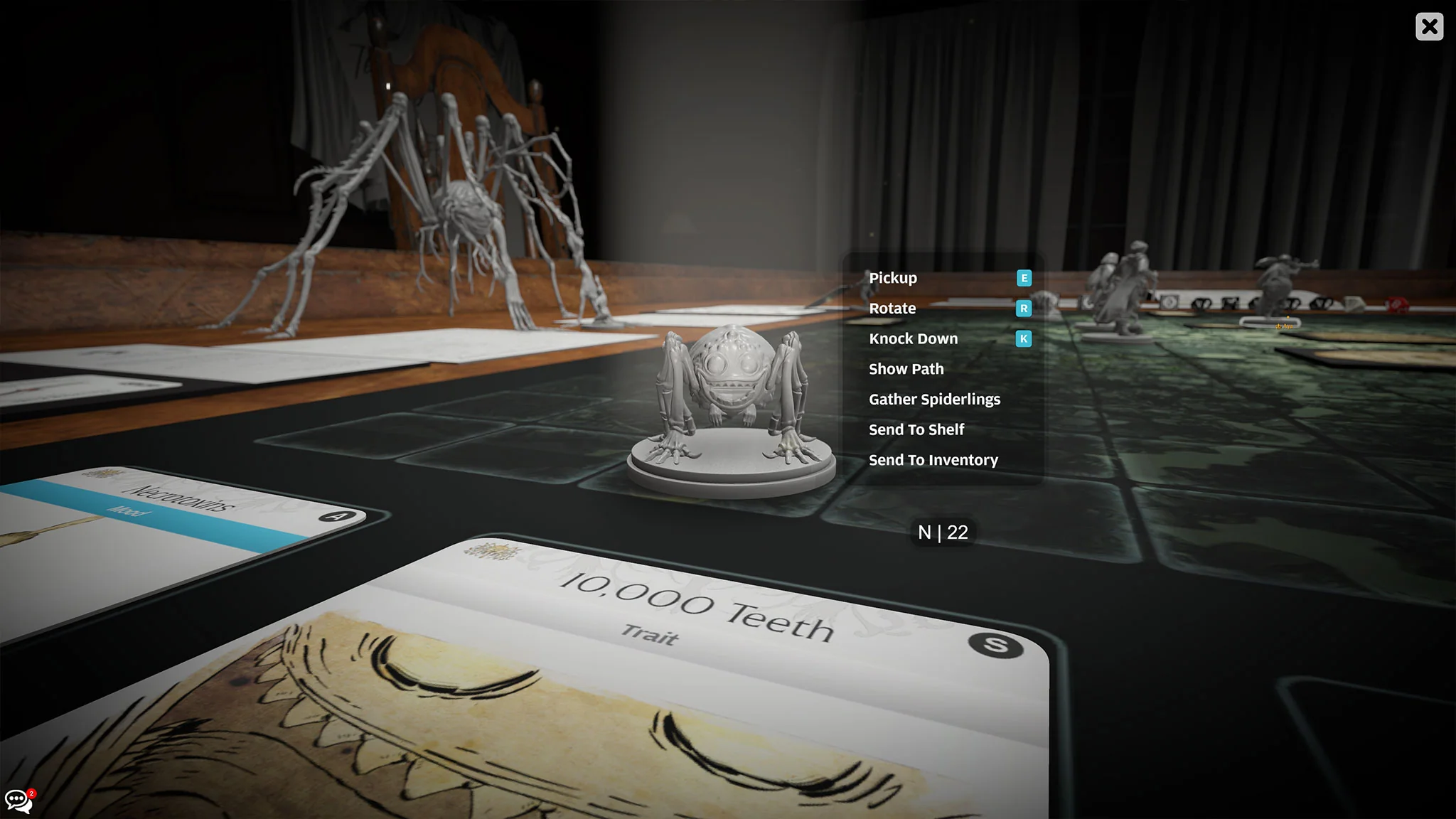This screenshot has height=819, width=1456.
Task: Click the R shortcut badge next to Rotate
Action: click(x=1023, y=310)
